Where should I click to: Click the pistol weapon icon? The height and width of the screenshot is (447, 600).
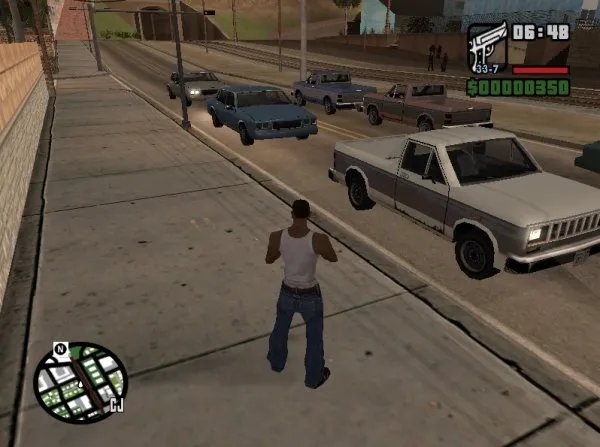(487, 46)
